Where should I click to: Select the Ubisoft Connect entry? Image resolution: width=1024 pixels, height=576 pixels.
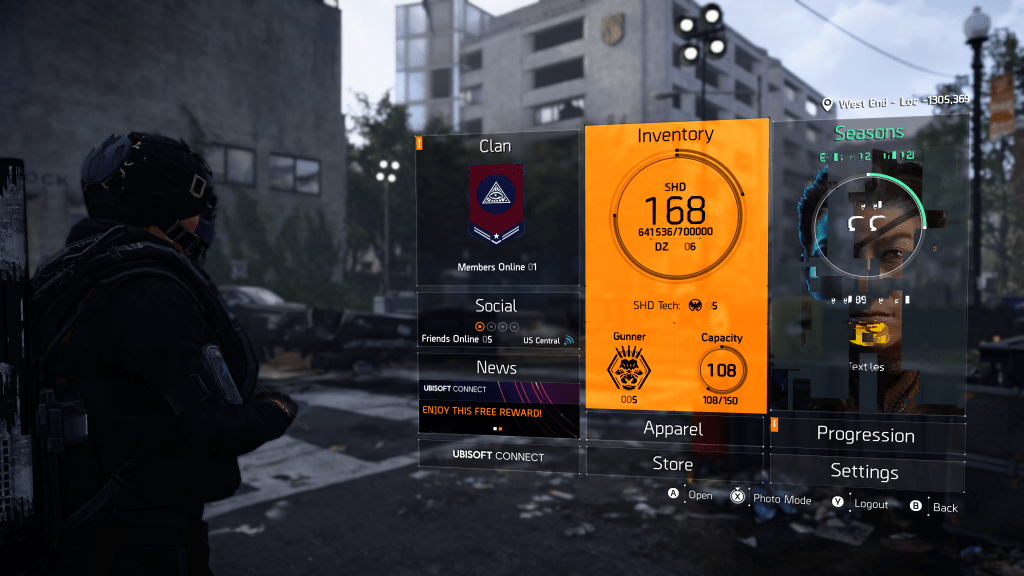click(498, 456)
